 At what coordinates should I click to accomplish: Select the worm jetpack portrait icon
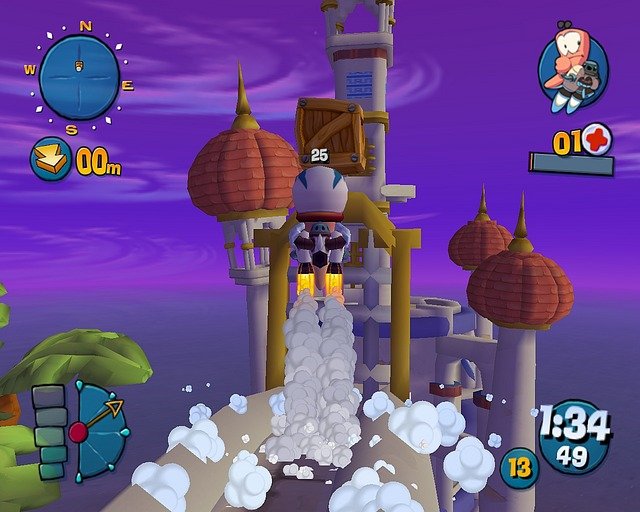coord(572,68)
